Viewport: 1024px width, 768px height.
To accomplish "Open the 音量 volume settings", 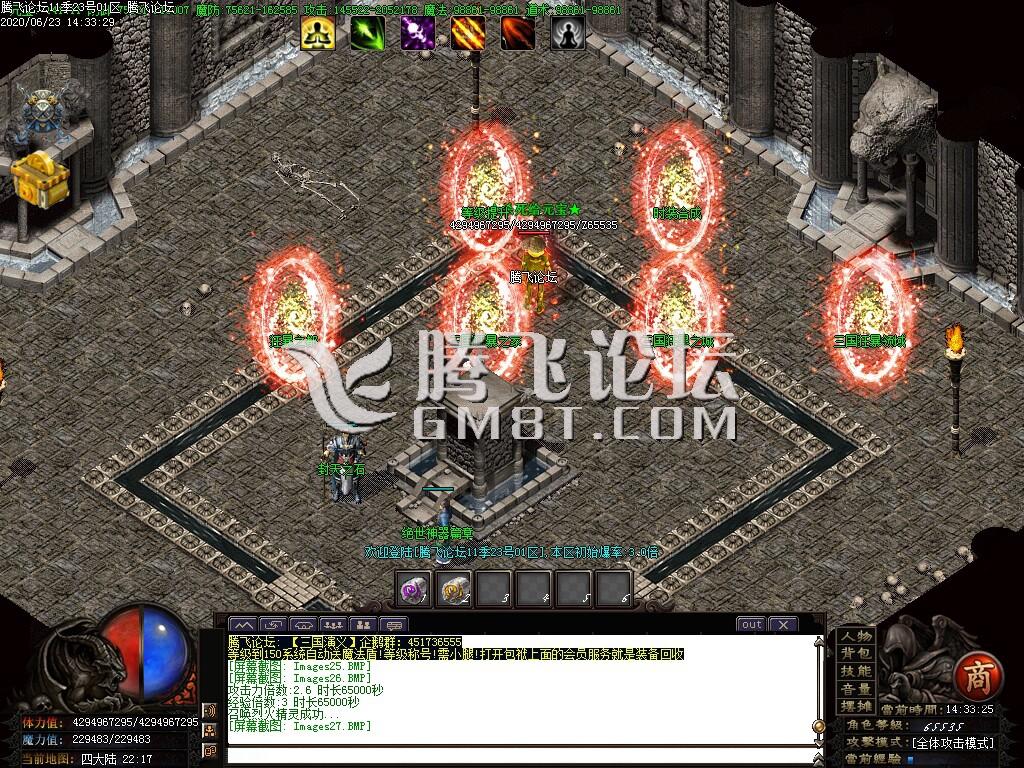I will (856, 689).
